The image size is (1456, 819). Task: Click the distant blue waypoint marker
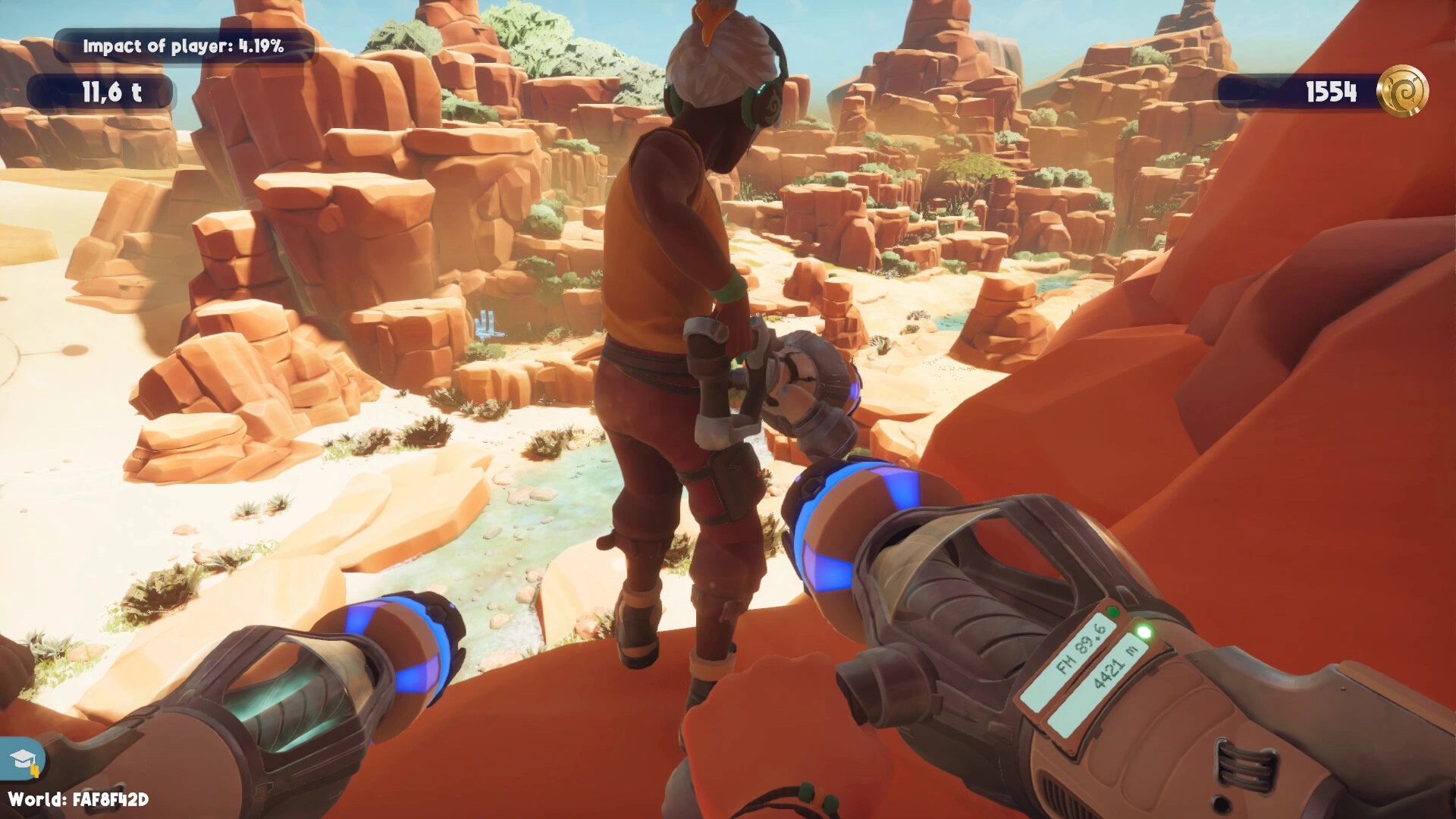[x=488, y=322]
